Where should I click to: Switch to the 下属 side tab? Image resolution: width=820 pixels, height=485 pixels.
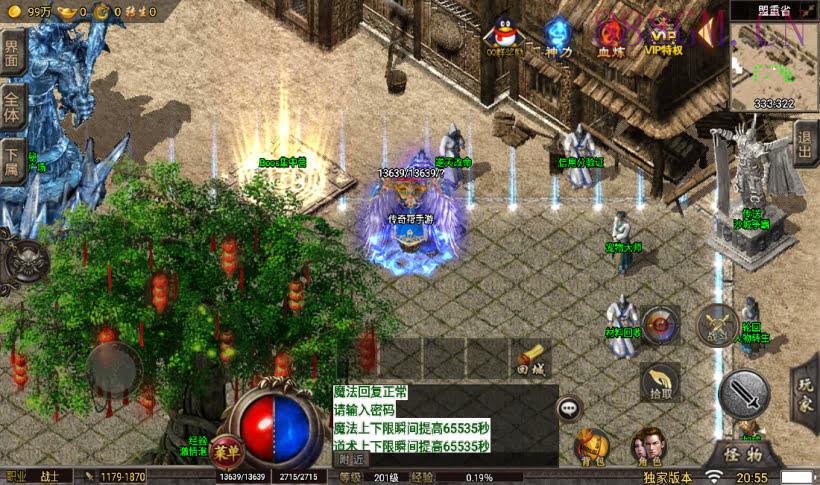(x=12, y=160)
